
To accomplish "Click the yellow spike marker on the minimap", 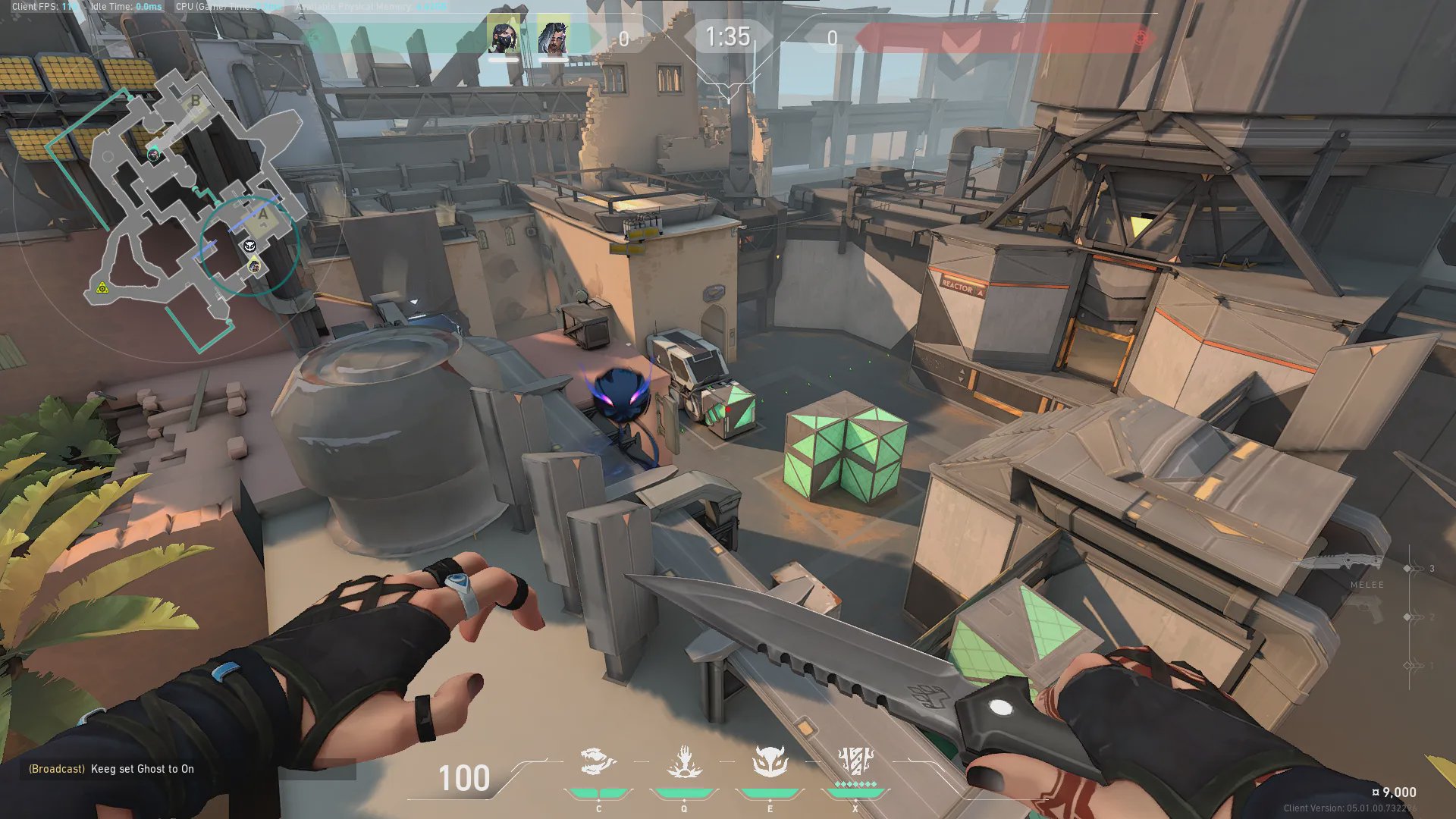I will click(x=102, y=288).
